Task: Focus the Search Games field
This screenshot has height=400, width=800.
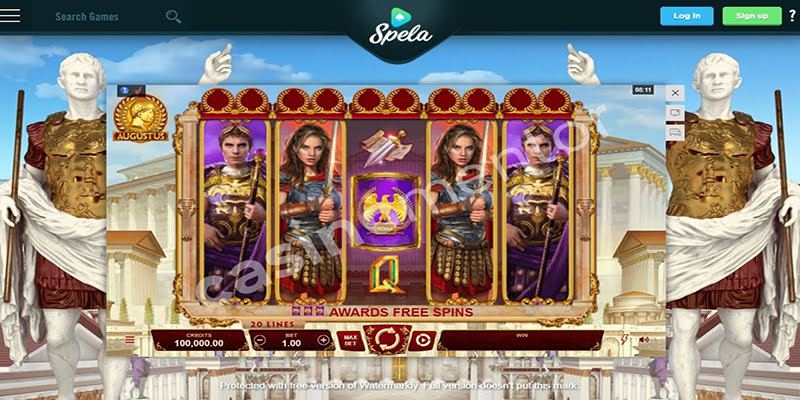Action: [x=105, y=17]
